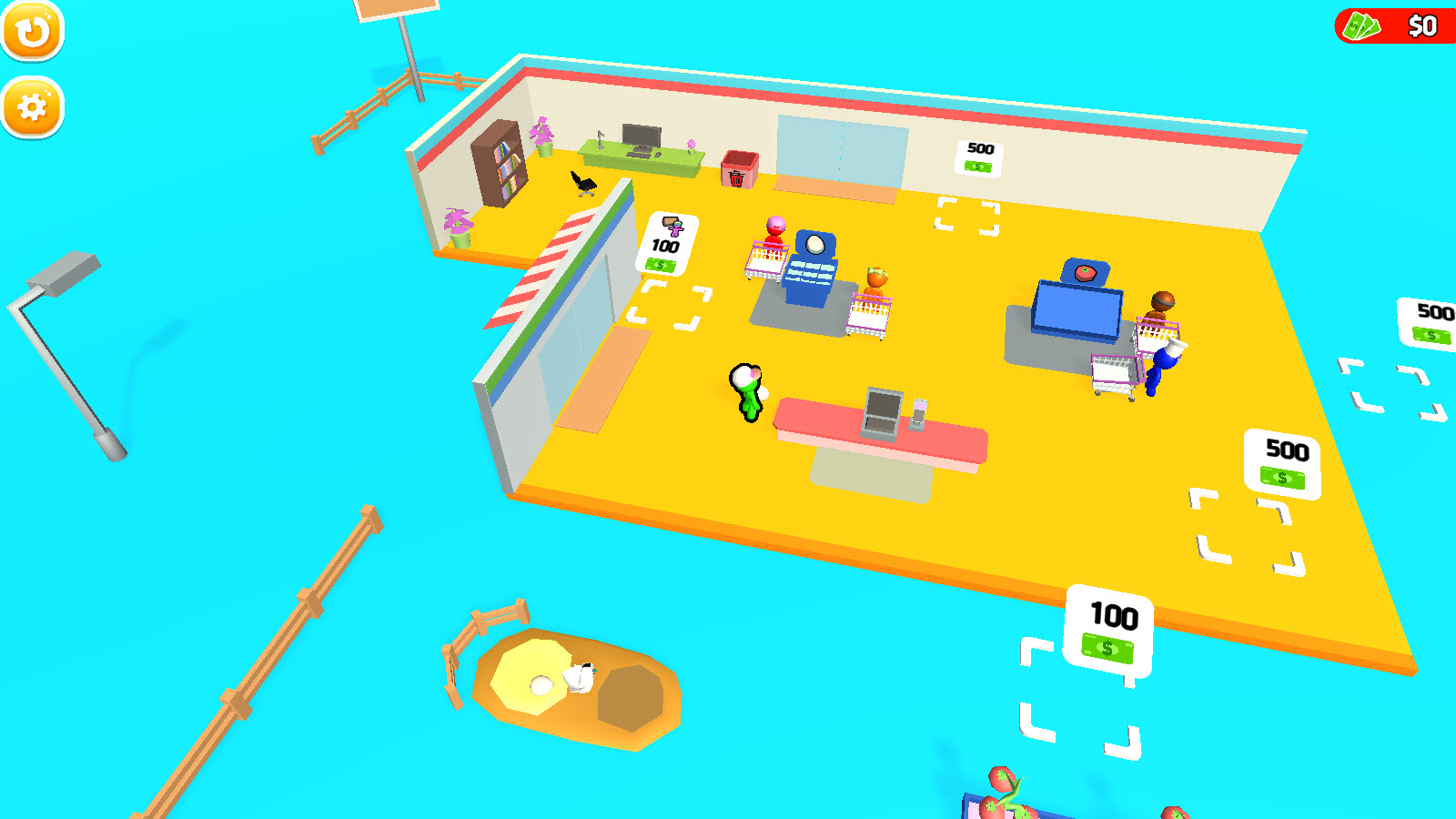Screen dimensions: 1456x819
Task: Tap the 500 expansion card on floor
Action: point(1282,460)
